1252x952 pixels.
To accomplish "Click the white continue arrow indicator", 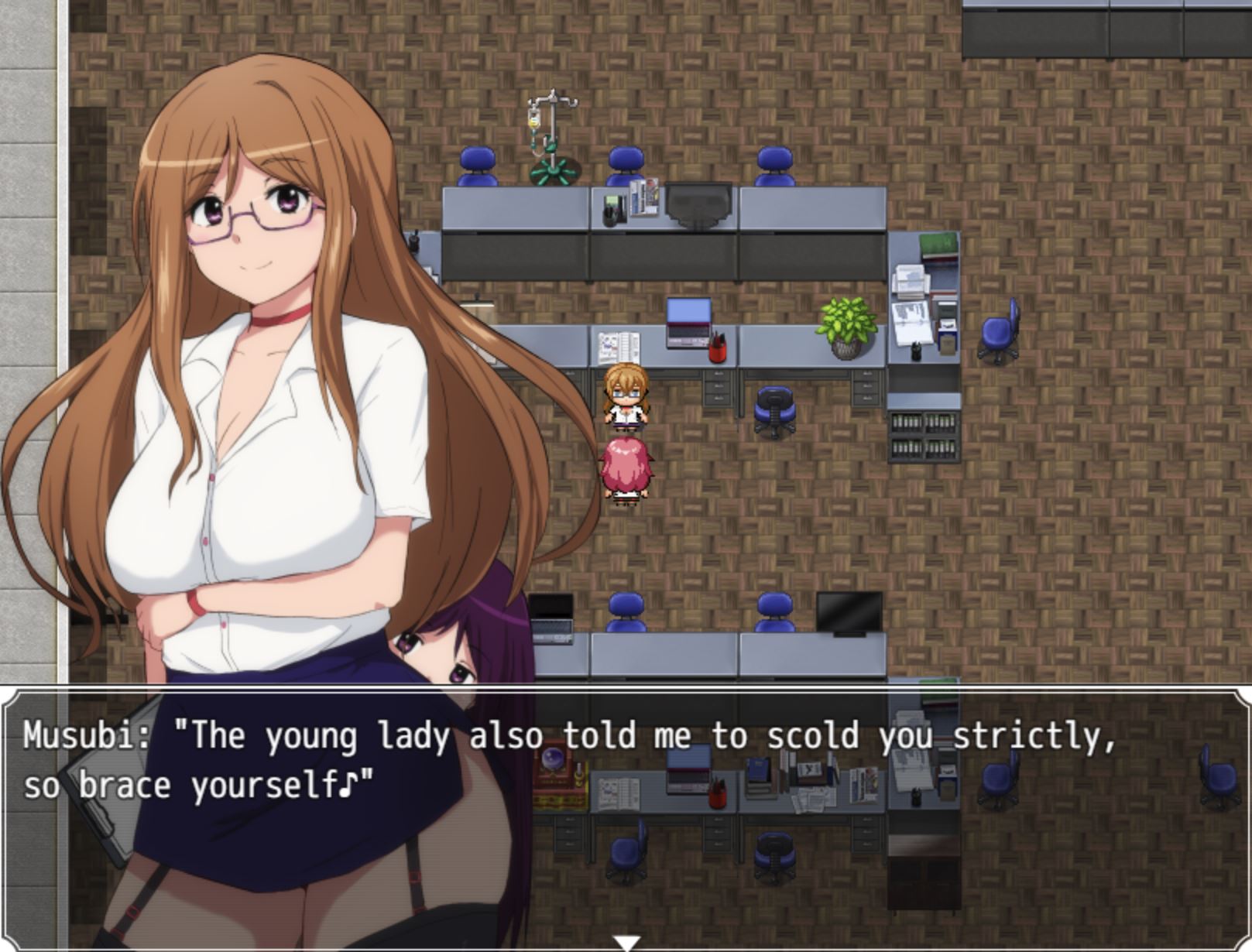I will [x=626, y=943].
